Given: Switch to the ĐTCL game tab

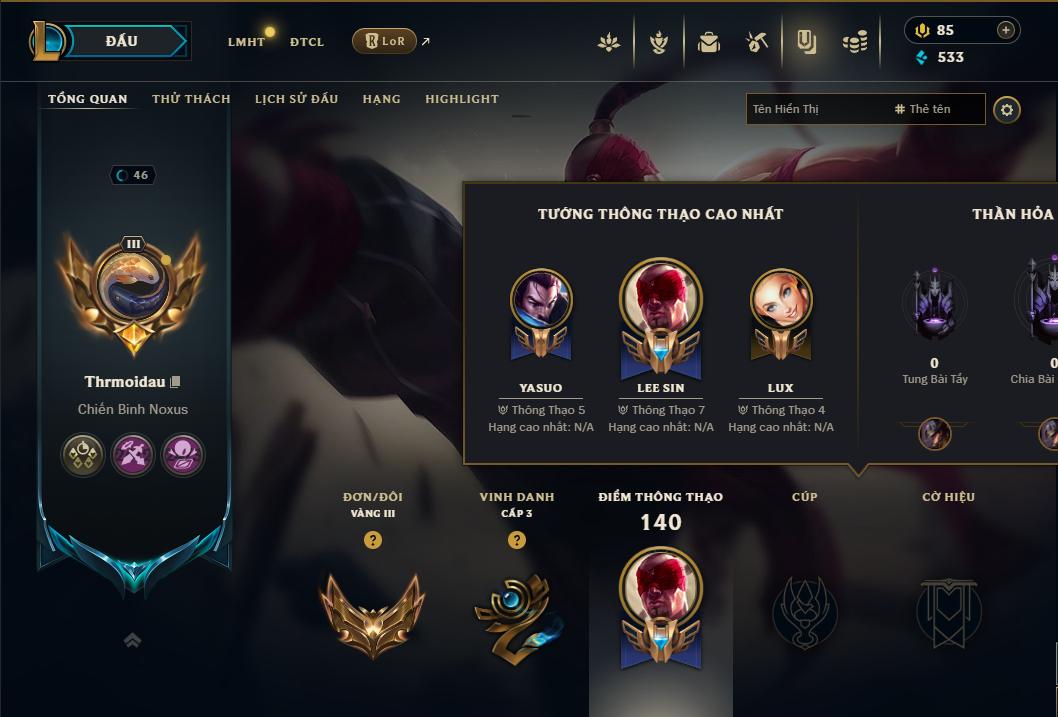Looking at the screenshot, I should coord(307,42).
